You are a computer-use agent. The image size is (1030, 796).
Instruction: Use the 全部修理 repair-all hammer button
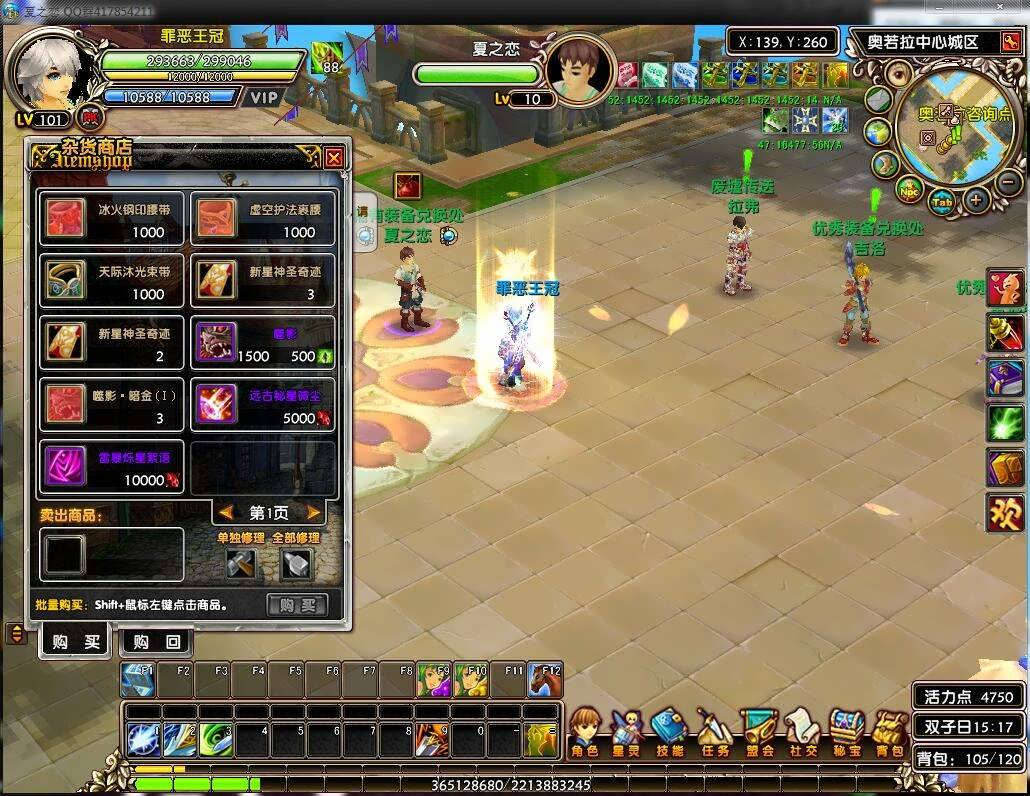pyautogui.click(x=296, y=564)
